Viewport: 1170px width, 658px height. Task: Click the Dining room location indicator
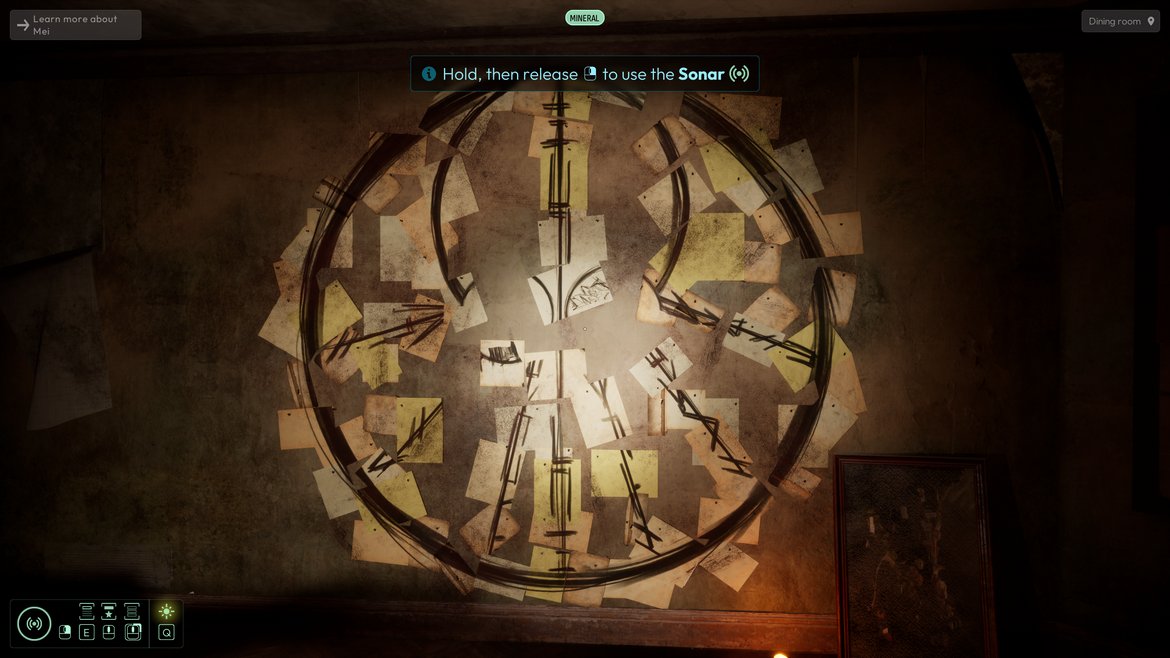point(1120,21)
